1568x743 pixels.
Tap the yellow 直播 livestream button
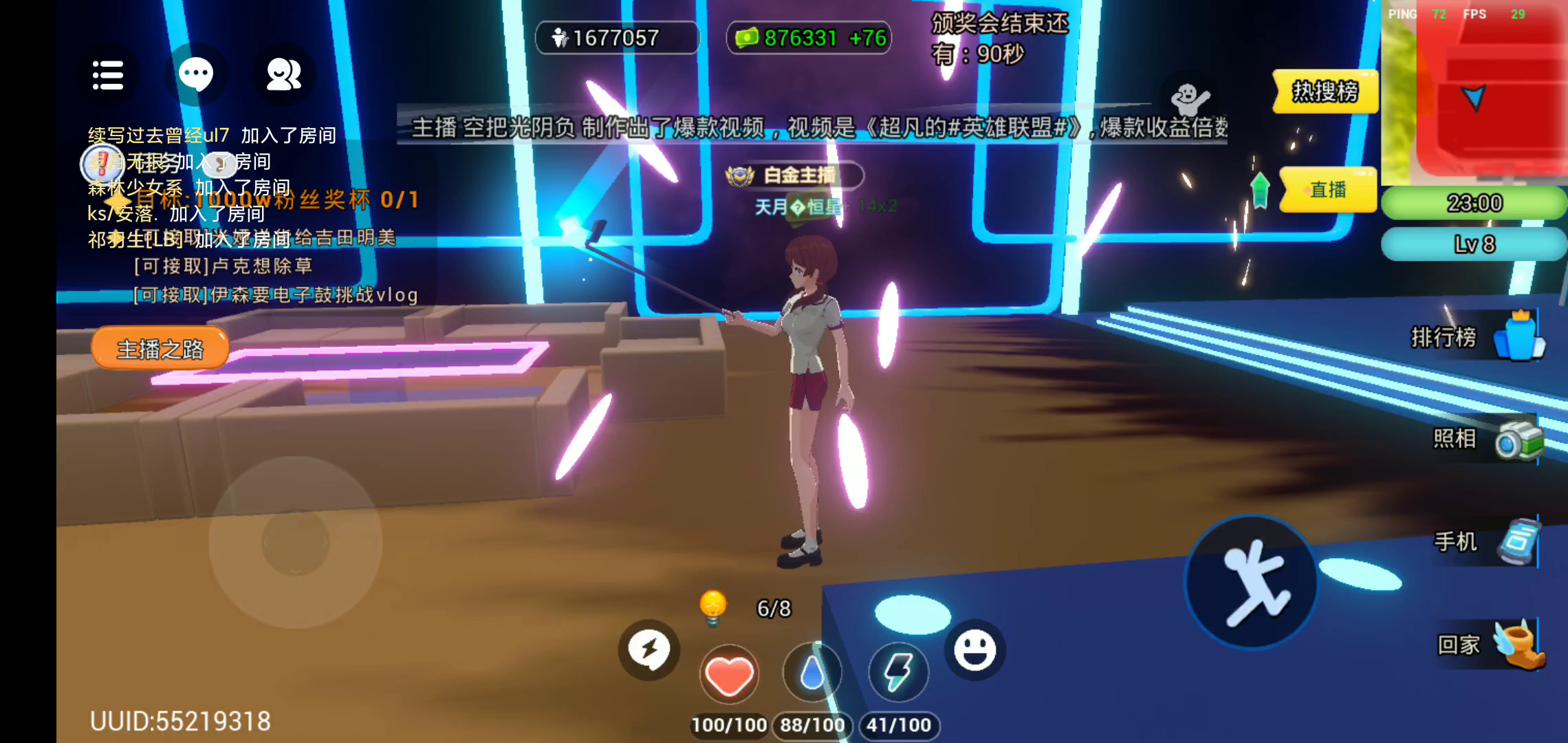pos(1327,190)
